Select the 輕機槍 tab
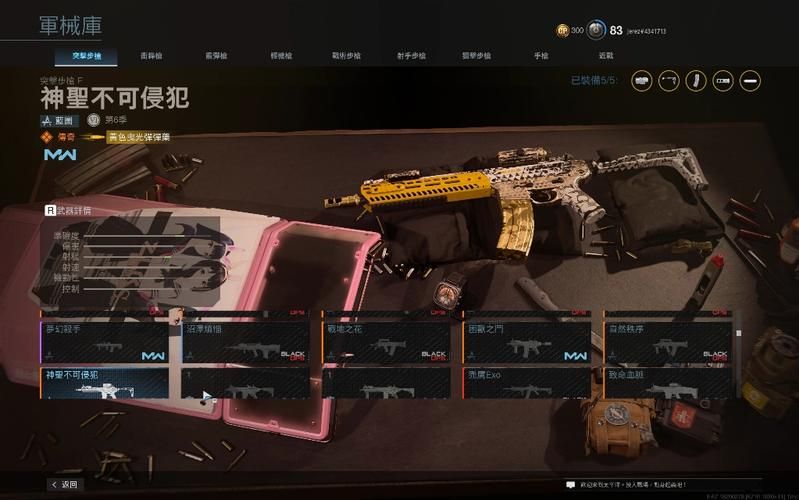The image size is (799, 500). point(281,56)
